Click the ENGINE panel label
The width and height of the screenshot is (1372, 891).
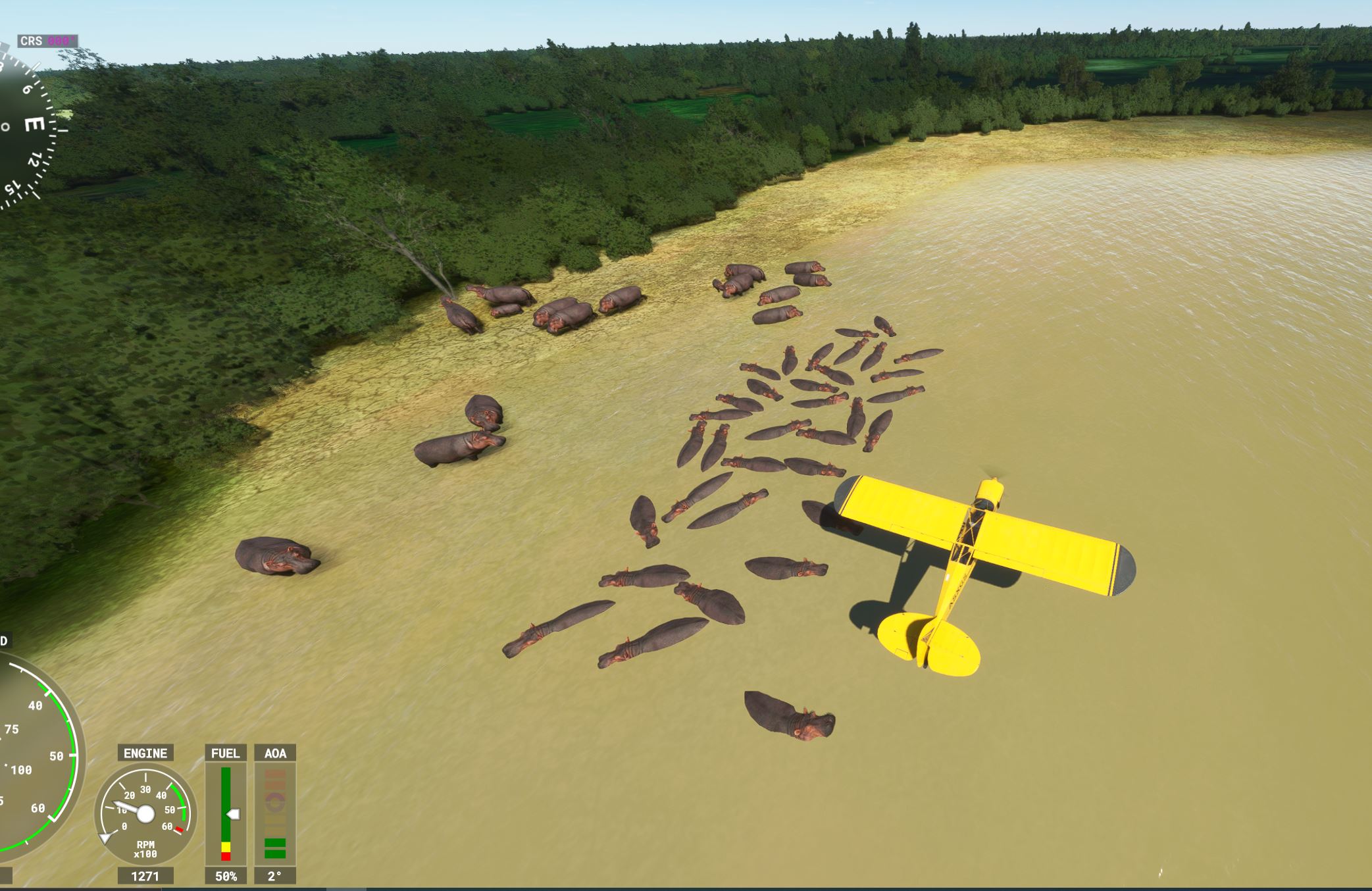[145, 753]
